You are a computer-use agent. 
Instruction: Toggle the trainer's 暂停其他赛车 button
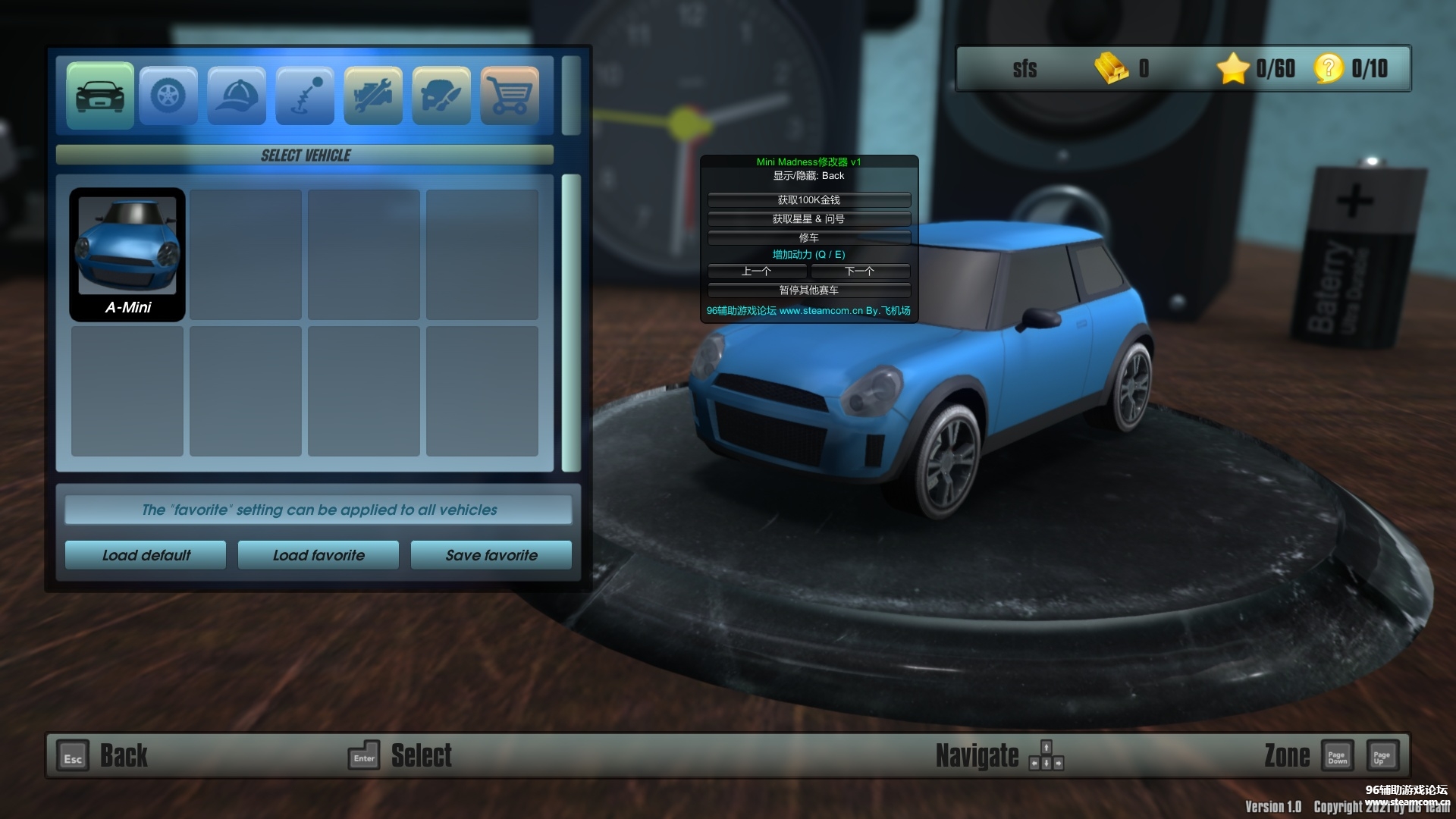pos(808,290)
